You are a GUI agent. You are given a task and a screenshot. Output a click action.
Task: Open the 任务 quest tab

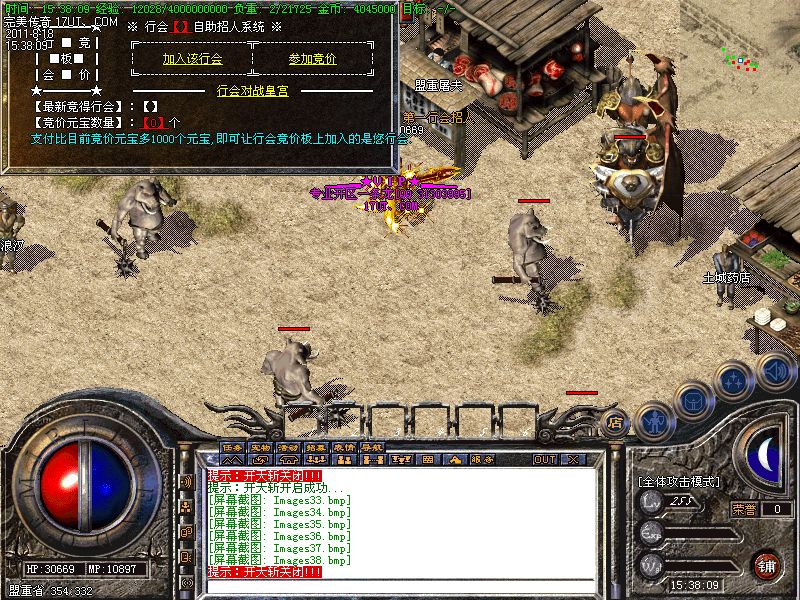click(233, 447)
